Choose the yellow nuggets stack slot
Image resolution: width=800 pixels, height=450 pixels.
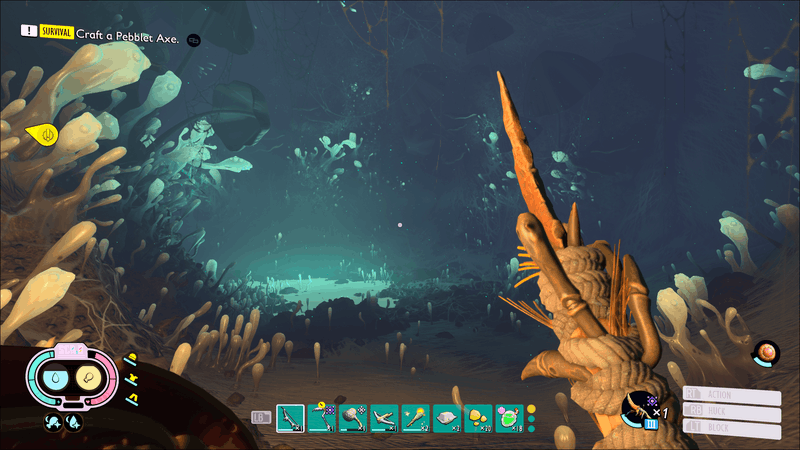click(x=477, y=414)
